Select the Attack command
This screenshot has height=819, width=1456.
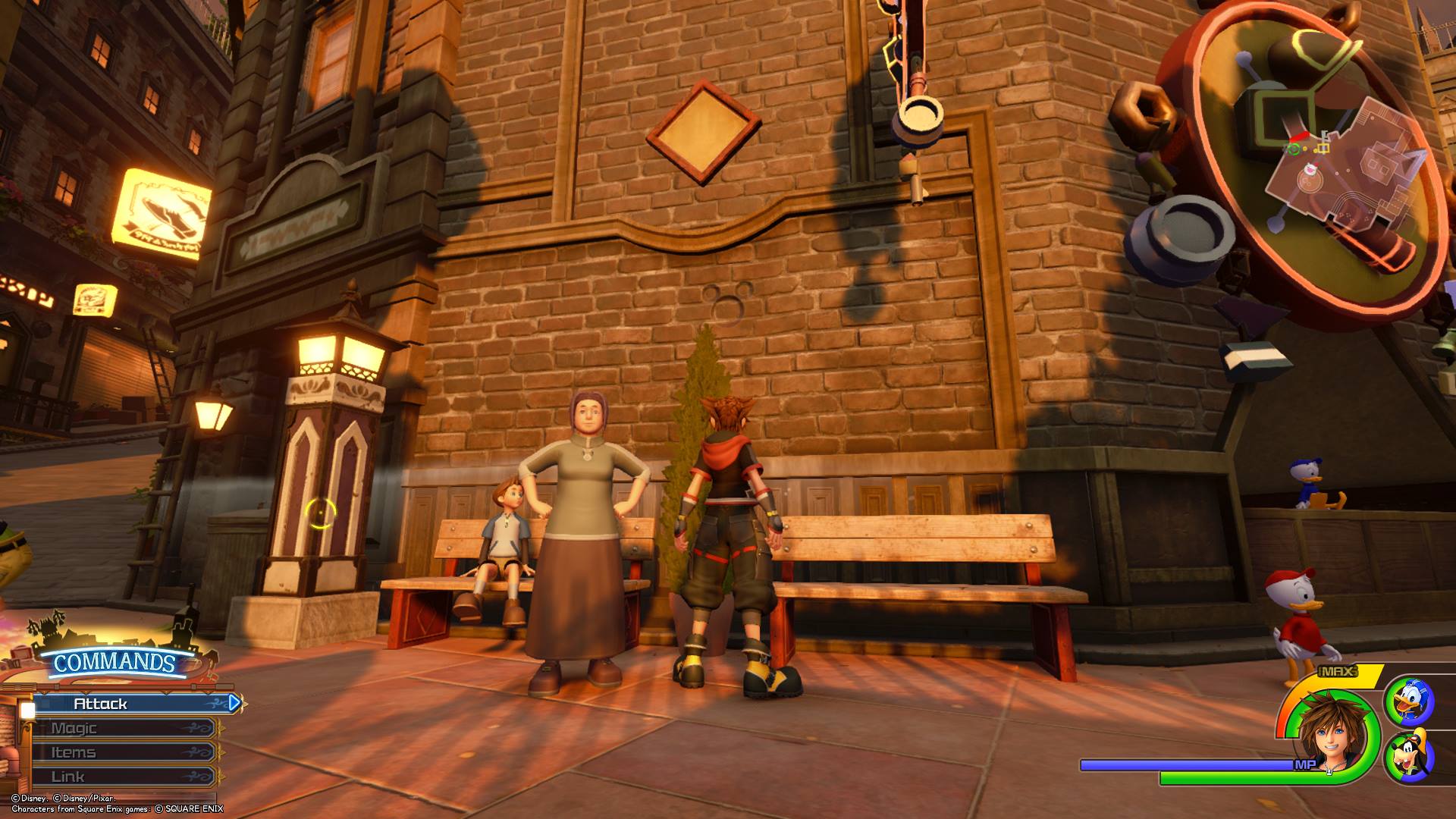(129, 704)
